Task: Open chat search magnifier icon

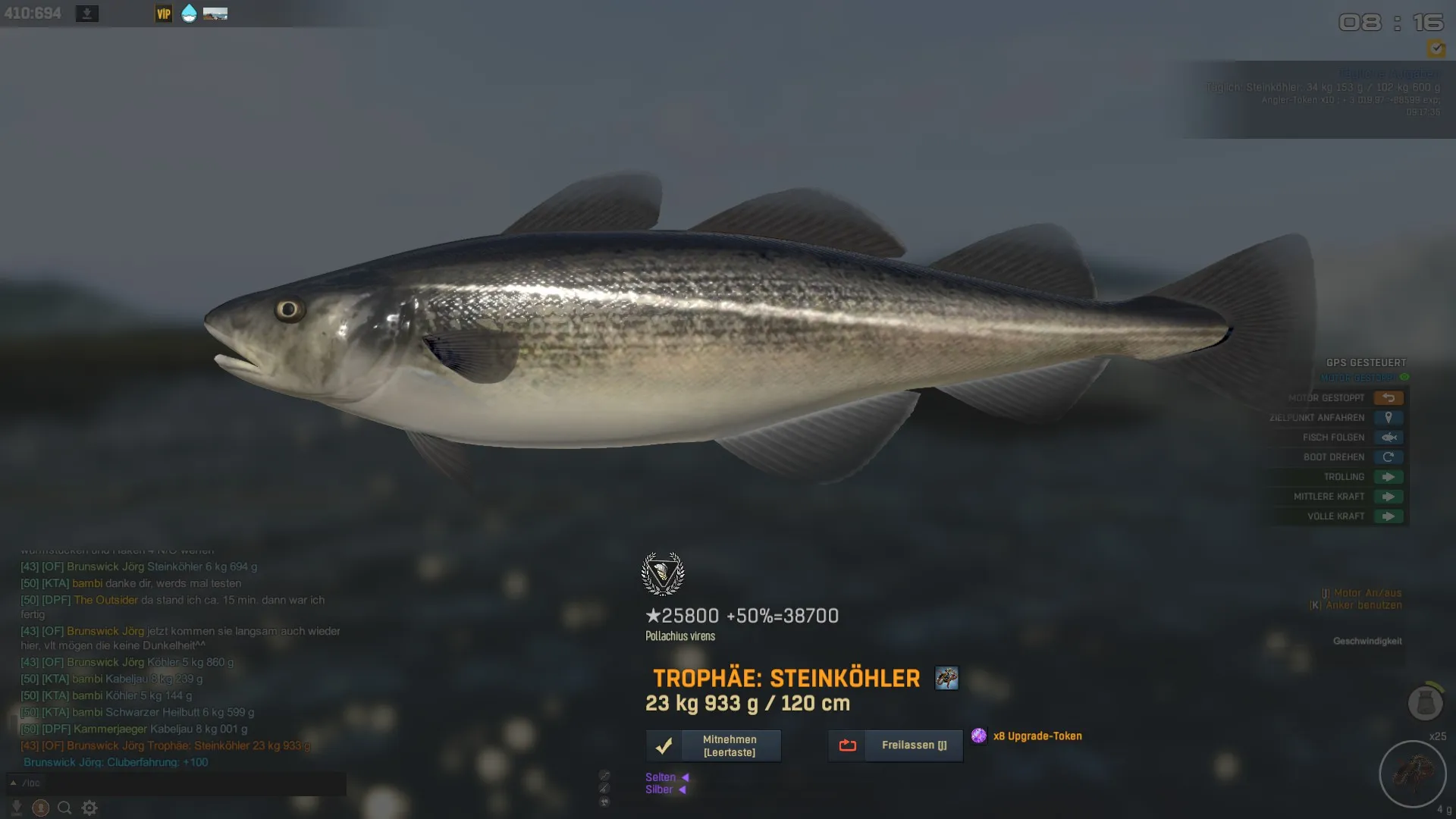Action: (x=64, y=808)
